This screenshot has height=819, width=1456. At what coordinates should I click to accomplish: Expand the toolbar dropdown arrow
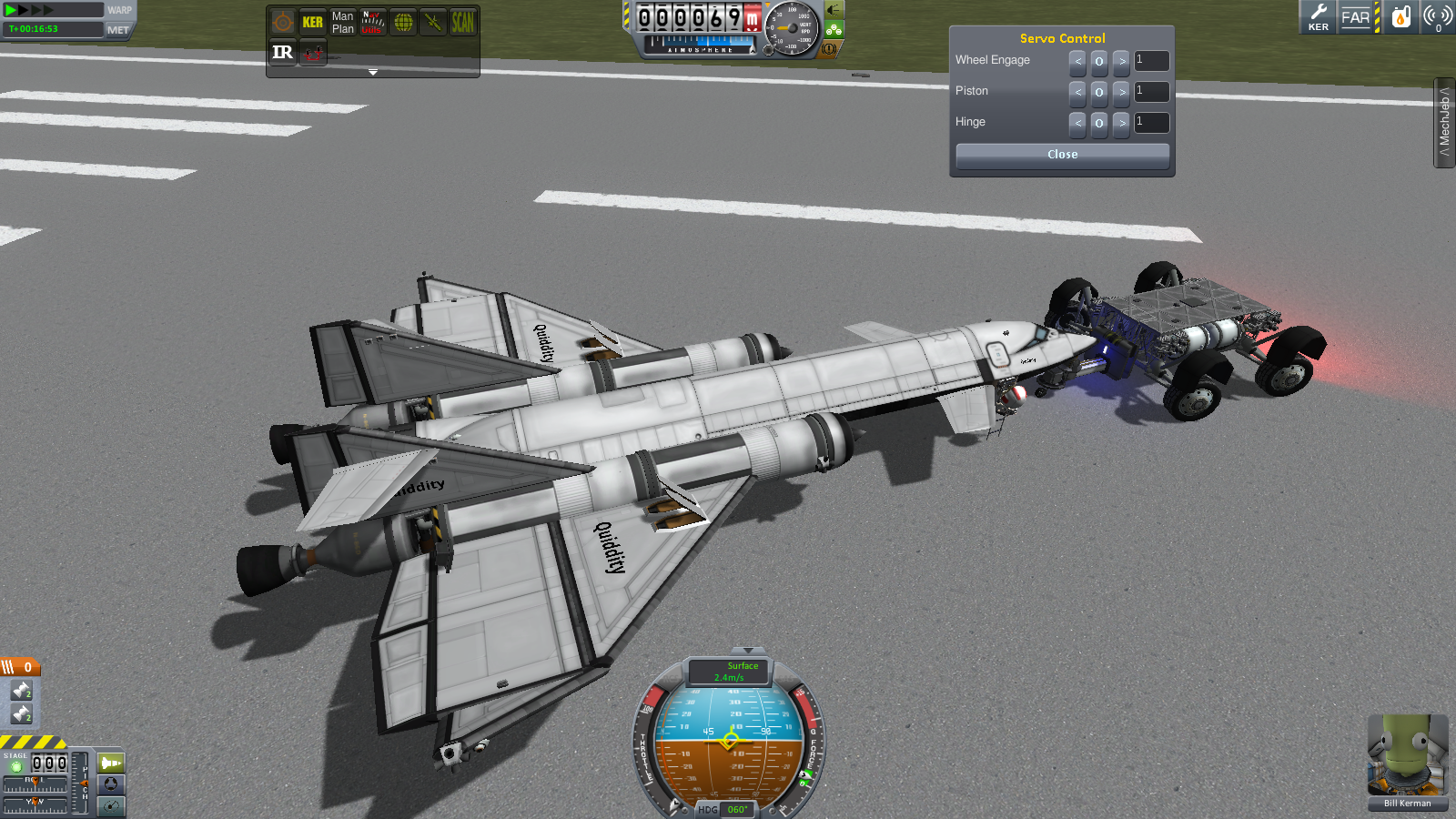tap(373, 72)
